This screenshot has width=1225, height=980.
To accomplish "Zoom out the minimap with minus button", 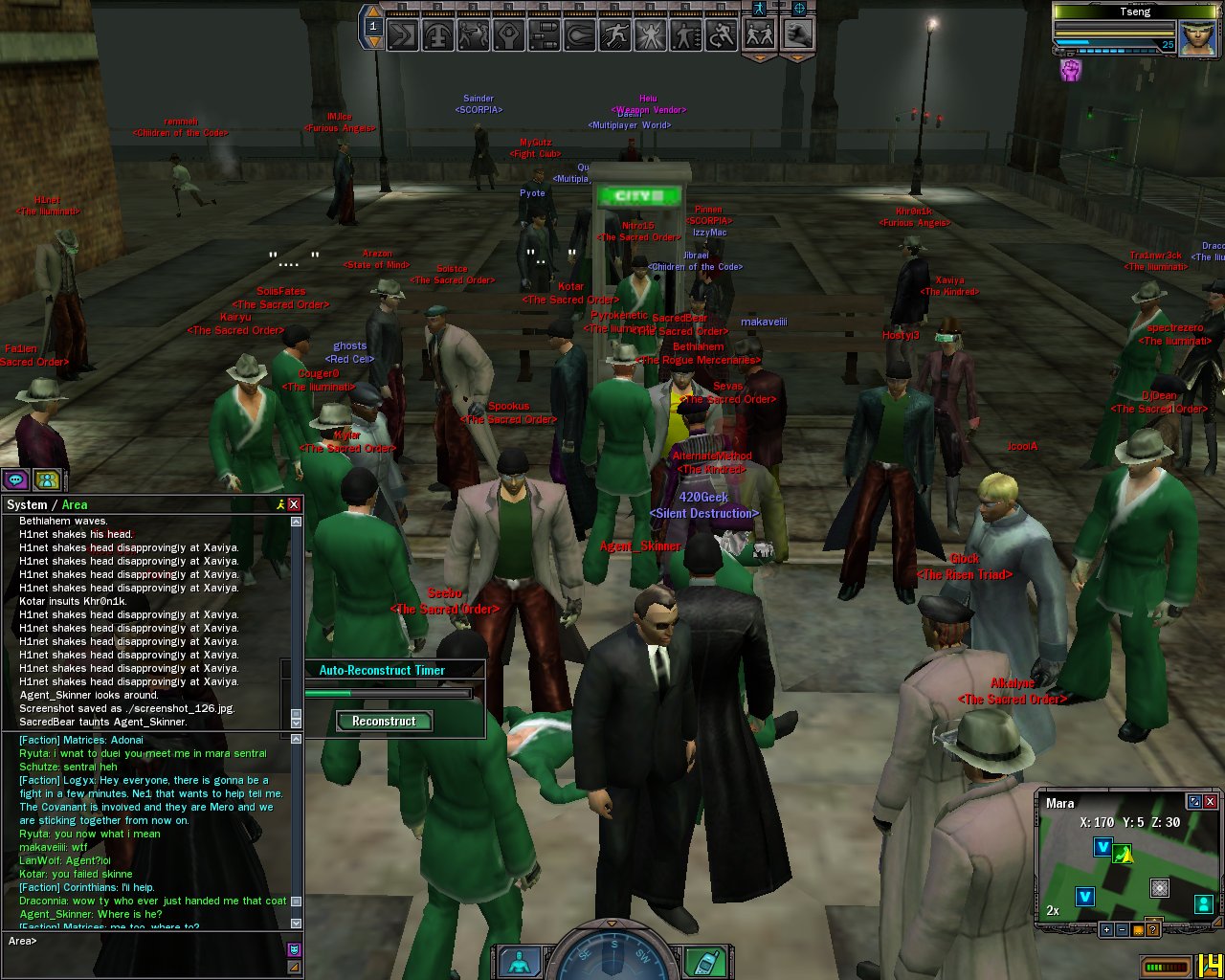I will pos(1123,929).
